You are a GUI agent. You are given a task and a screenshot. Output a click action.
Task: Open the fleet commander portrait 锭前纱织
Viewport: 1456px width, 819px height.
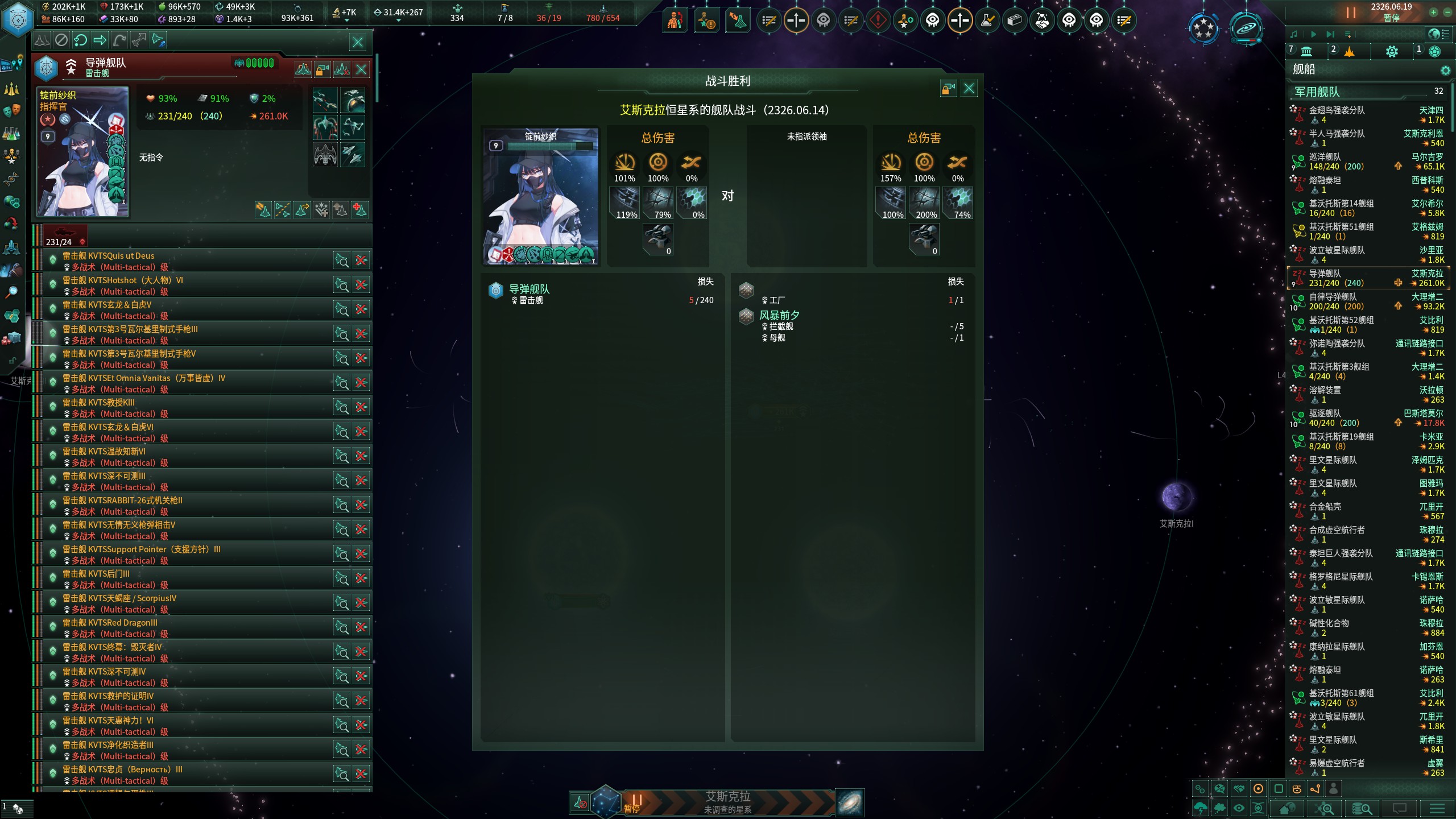coord(82,152)
